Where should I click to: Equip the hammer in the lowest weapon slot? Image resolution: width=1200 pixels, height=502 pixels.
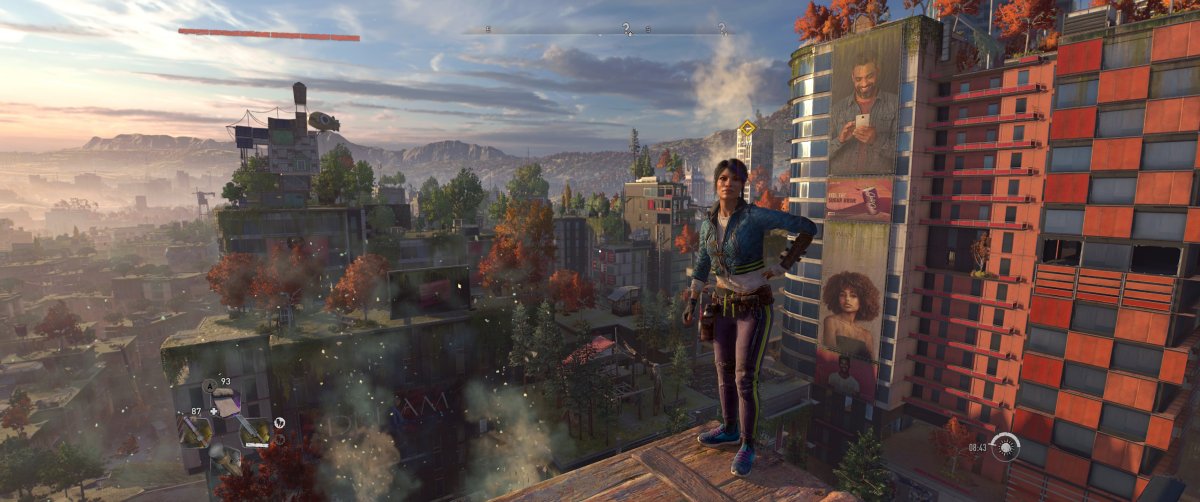[224, 459]
